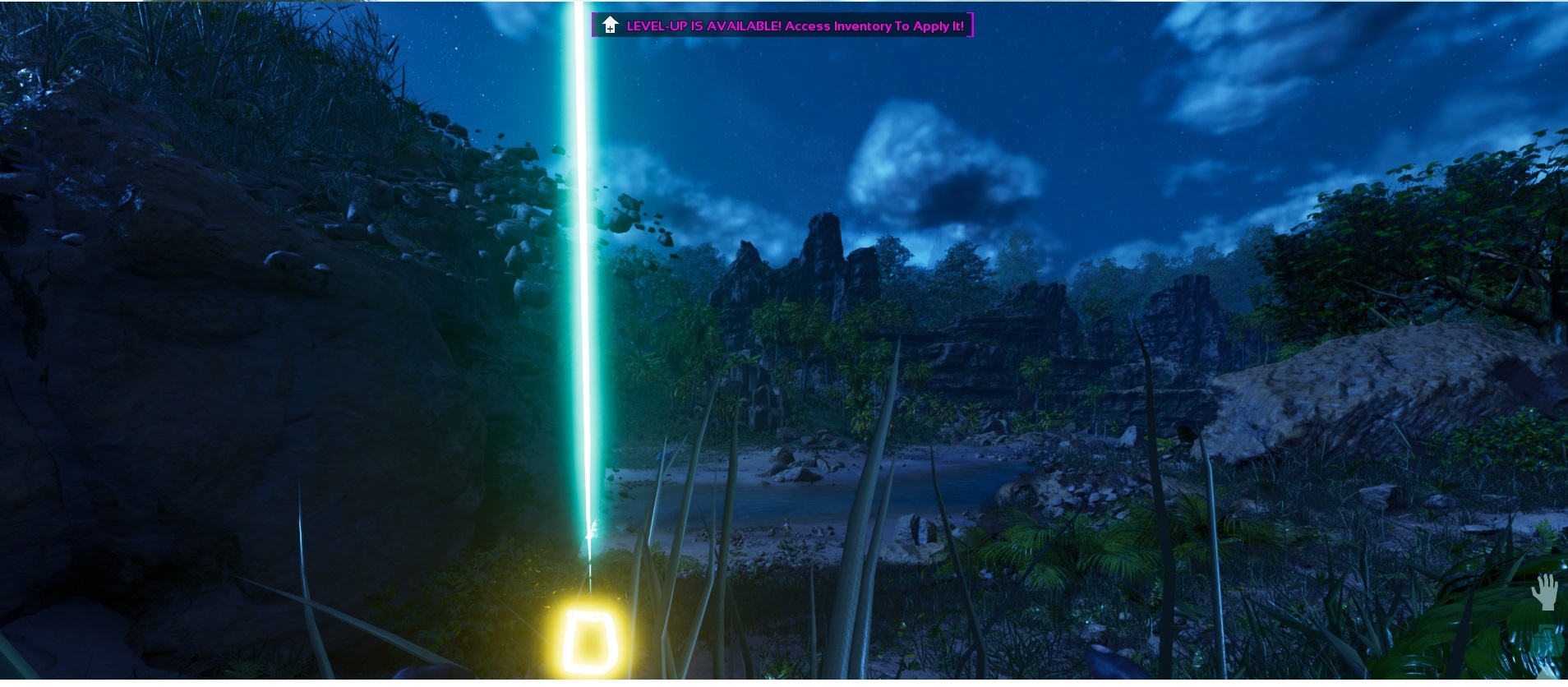Click the LEVEL-UP IS AVAILABLE notification banner
The height and width of the screenshot is (687, 1568).
point(781,25)
